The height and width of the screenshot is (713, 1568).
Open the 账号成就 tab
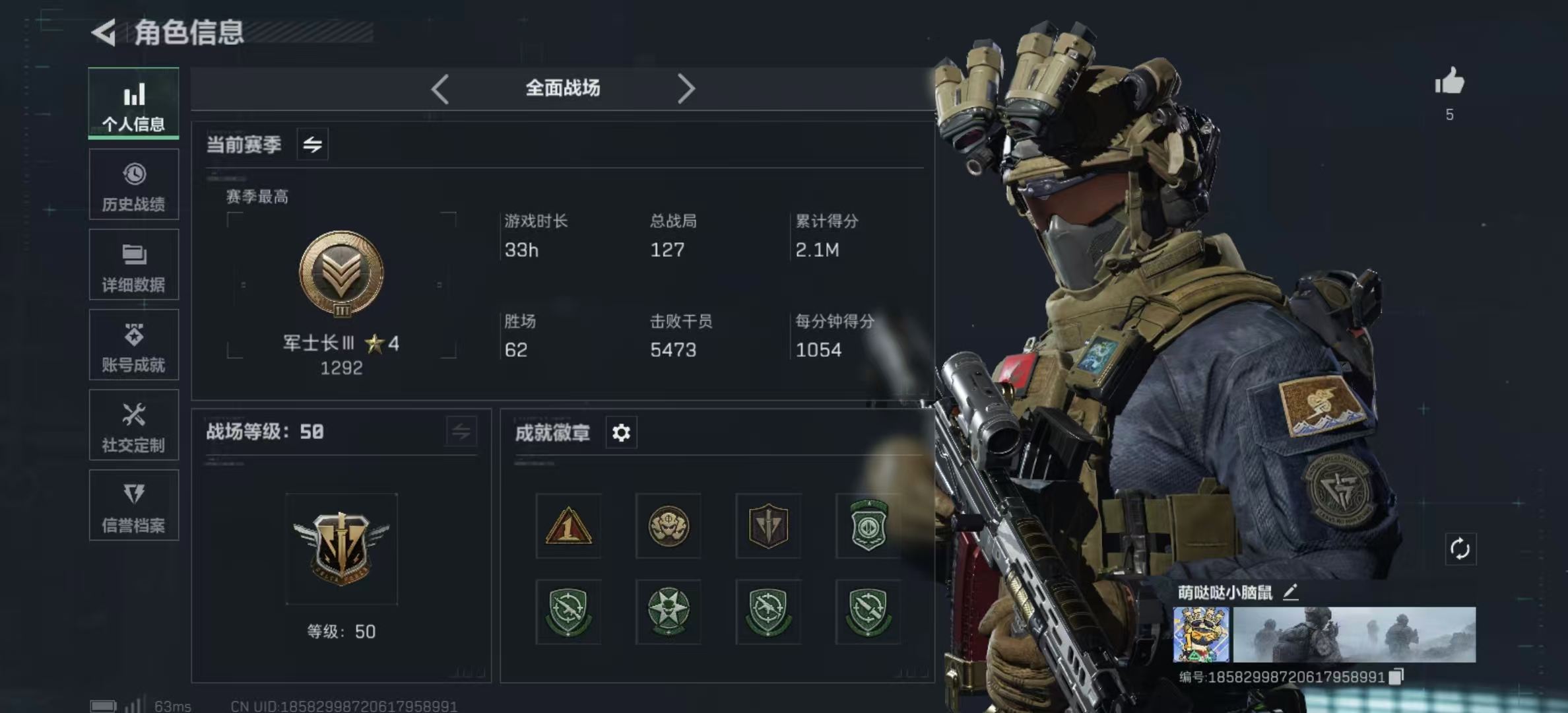tap(134, 345)
